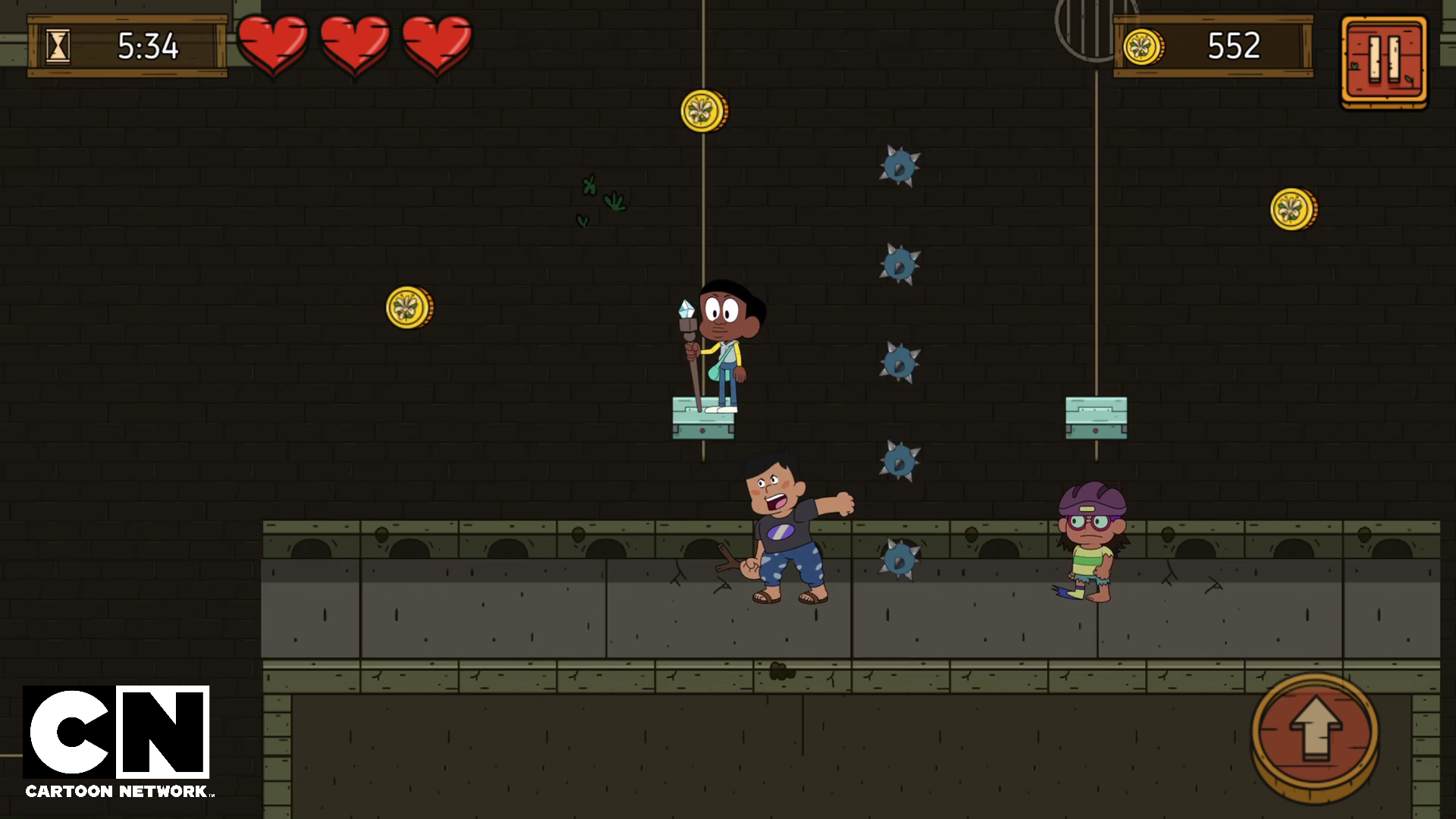The image size is (1456, 819).
Task: Click the timer display showing 5:34
Action: tap(148, 45)
